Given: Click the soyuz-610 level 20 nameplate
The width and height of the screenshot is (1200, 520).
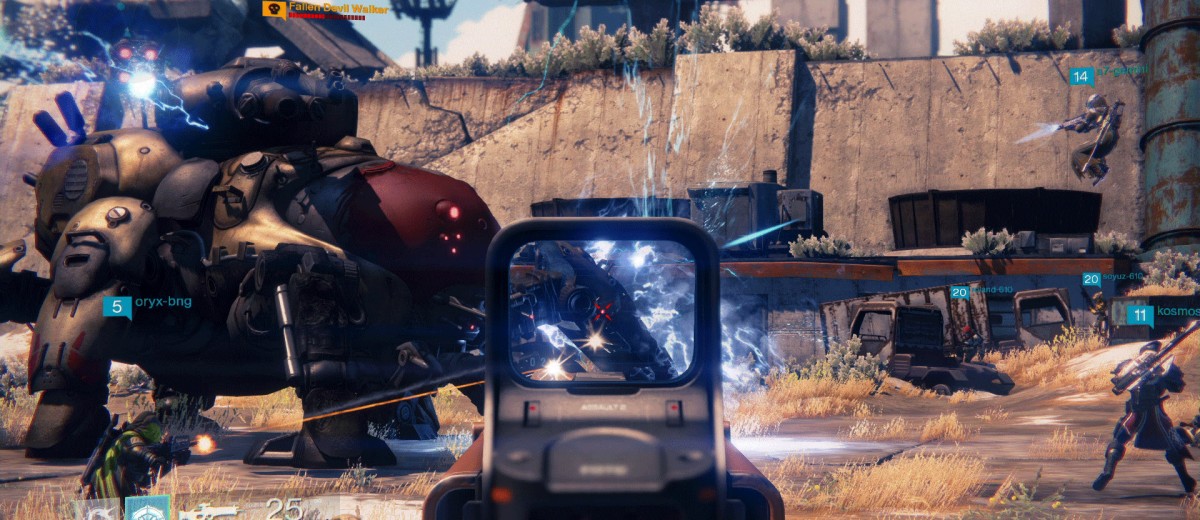Looking at the screenshot, I should point(1091,280).
